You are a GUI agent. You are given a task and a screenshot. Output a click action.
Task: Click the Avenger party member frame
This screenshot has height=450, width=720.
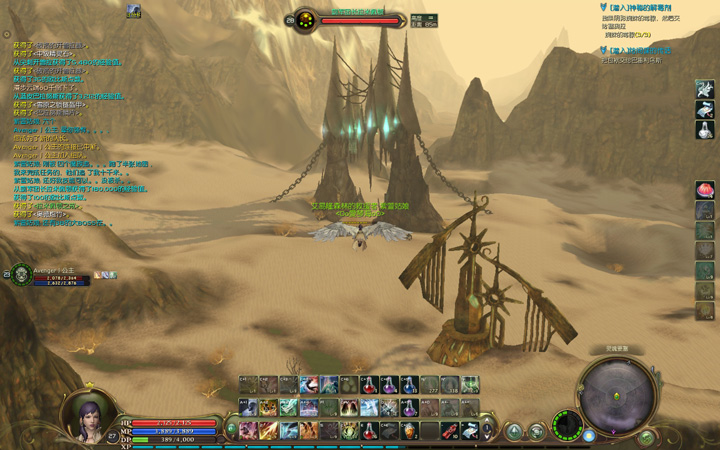pyautogui.click(x=50, y=275)
